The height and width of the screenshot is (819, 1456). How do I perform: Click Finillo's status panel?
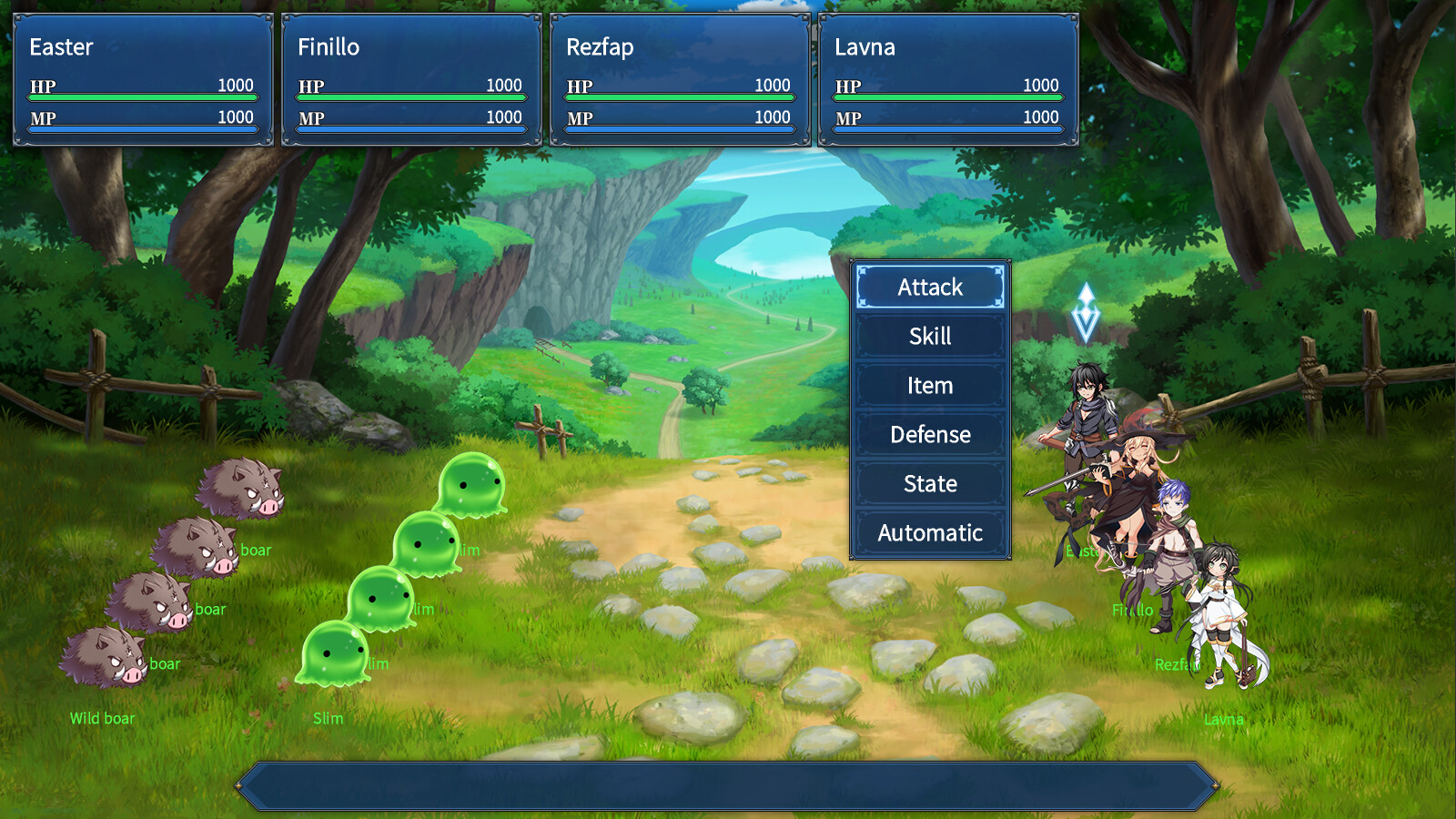click(409, 79)
